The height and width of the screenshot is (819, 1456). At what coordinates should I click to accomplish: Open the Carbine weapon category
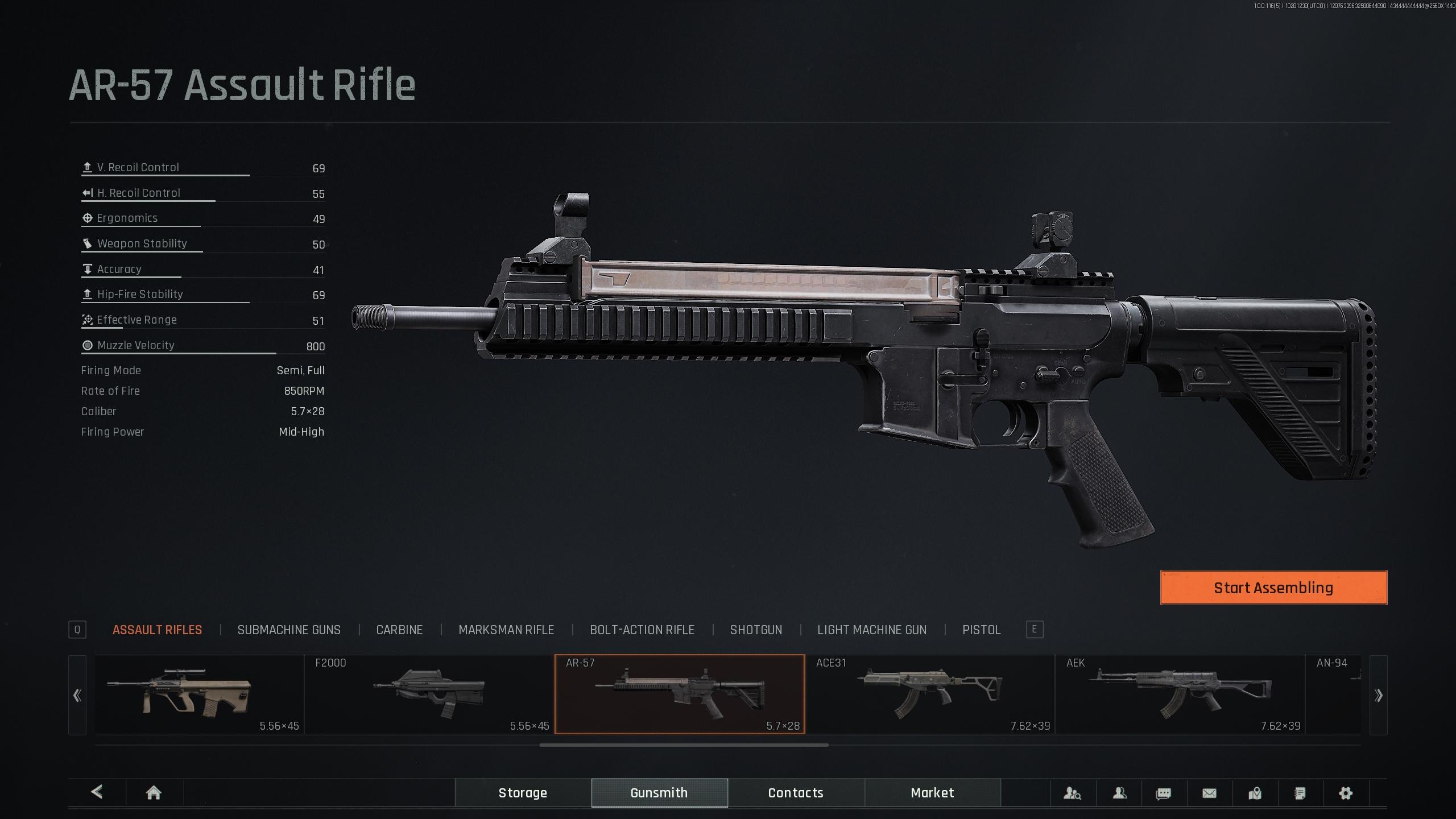[x=399, y=630]
